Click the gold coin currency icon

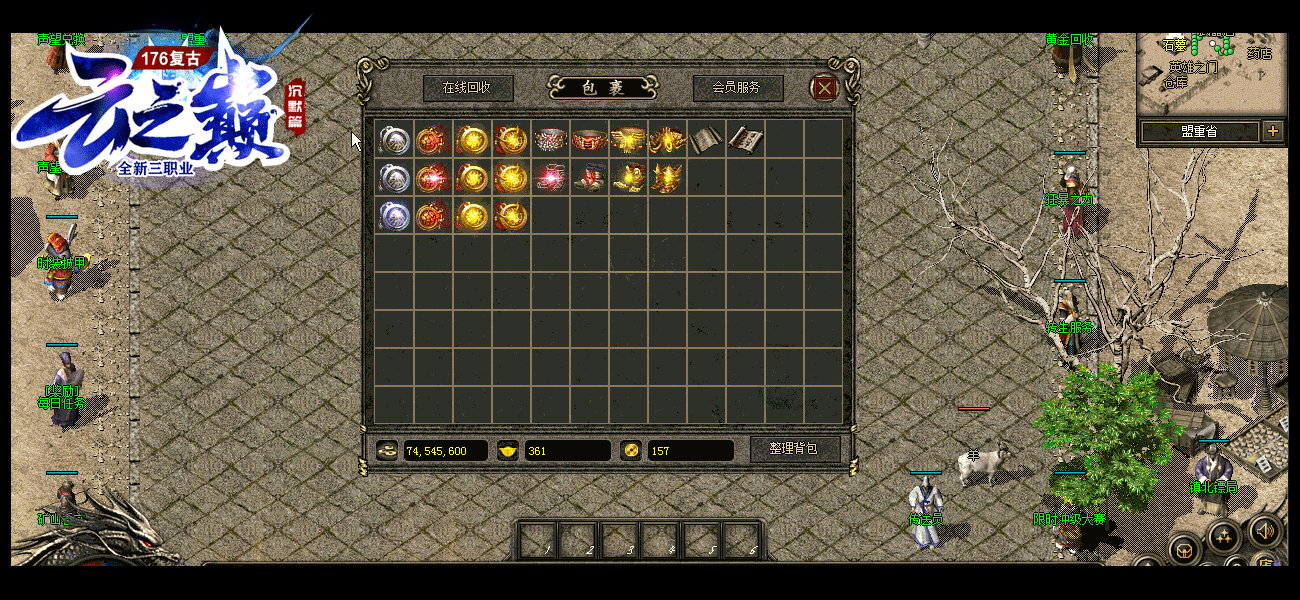coord(387,451)
